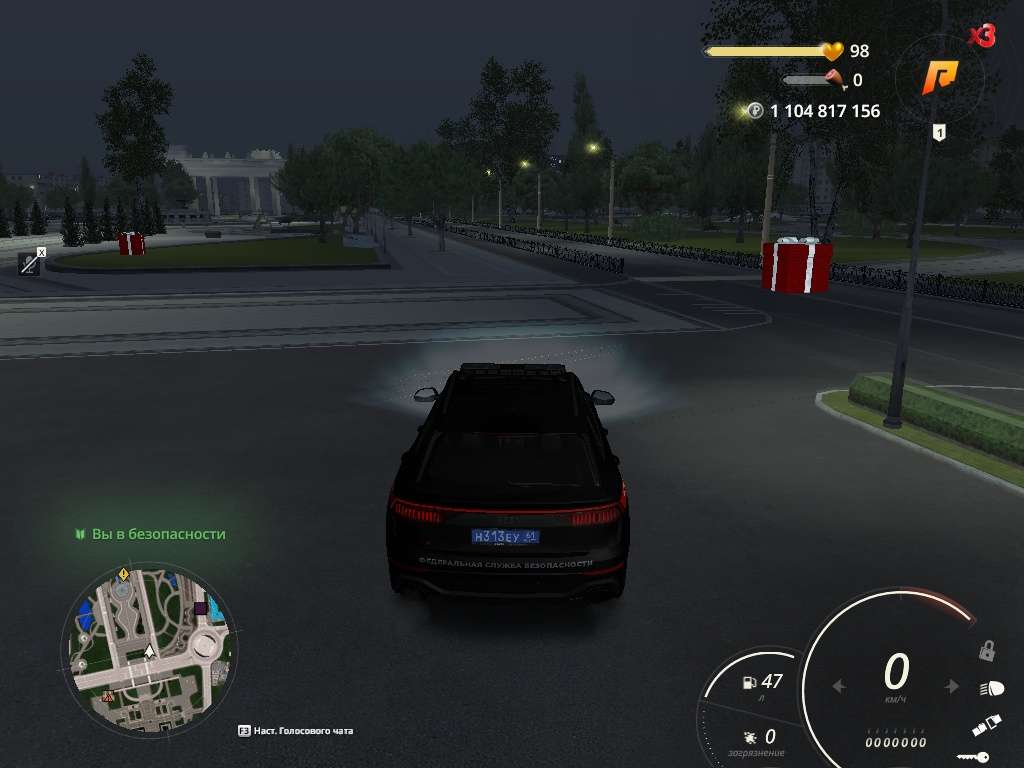Open the circular minimap
Viewport: 1024px width, 768px height.
[149, 650]
